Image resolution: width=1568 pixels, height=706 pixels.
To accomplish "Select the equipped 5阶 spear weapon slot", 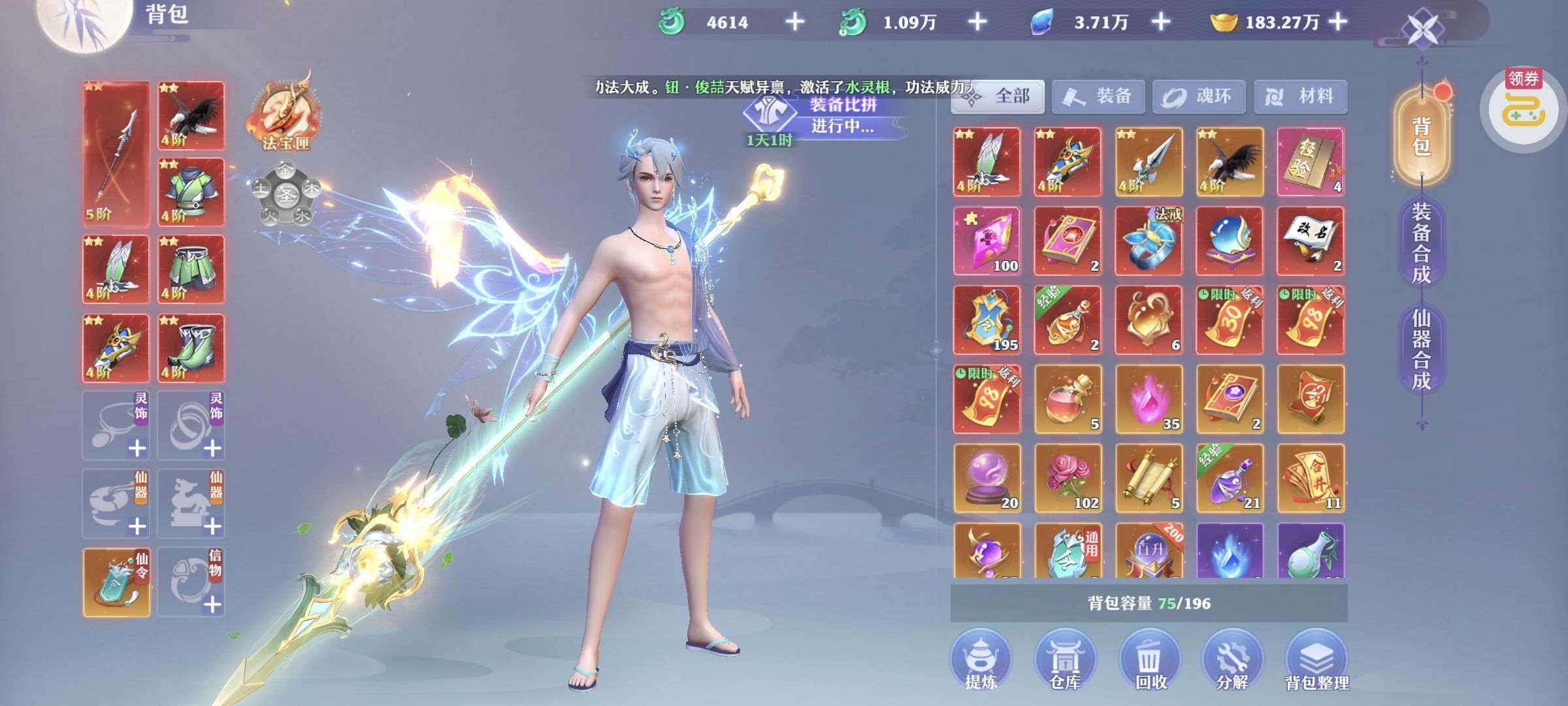I will (116, 154).
